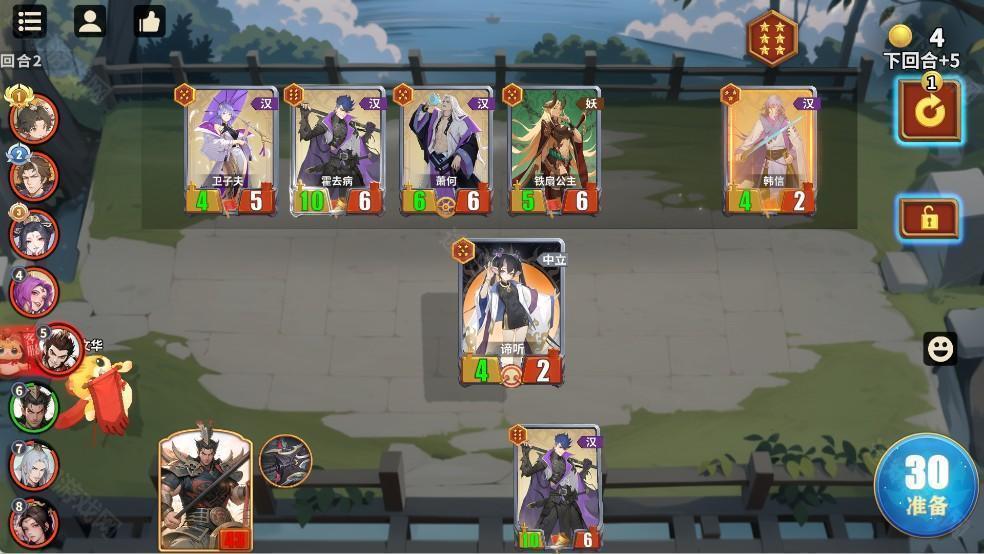Open the list menu icon
Image resolution: width=984 pixels, height=554 pixels.
[x=31, y=20]
